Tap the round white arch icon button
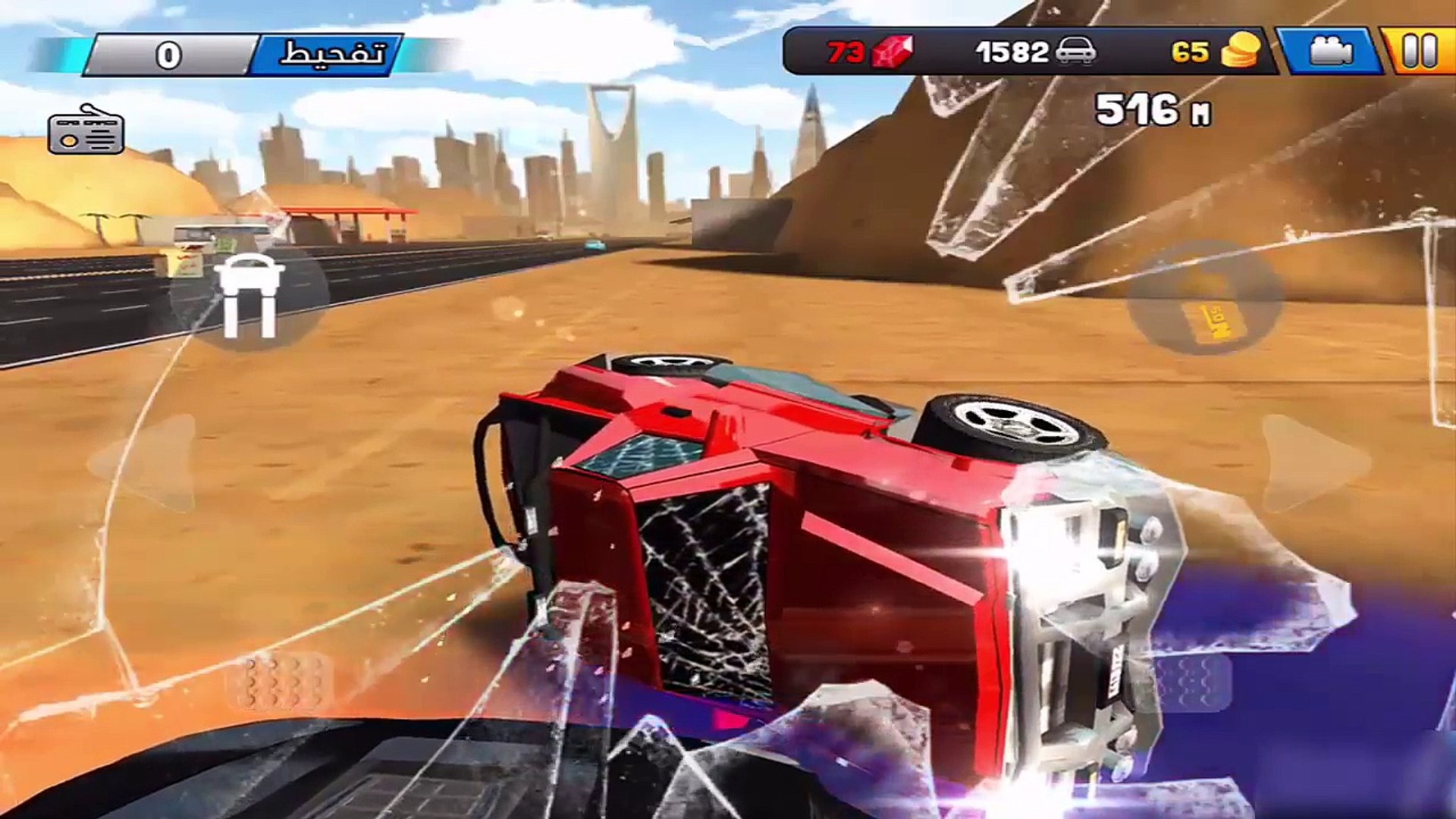 (249, 297)
